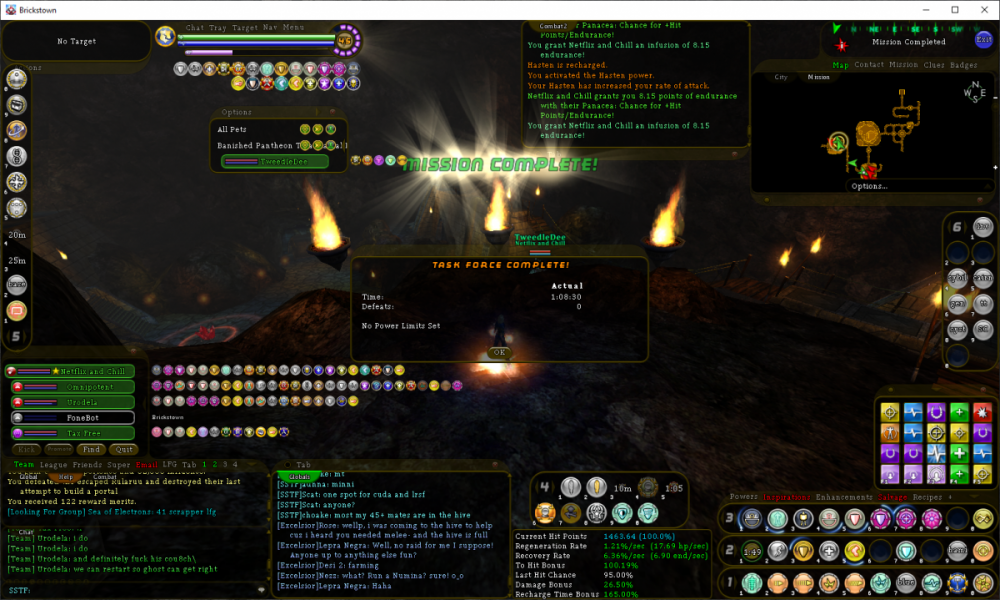Switch to the Clues tab

click(x=934, y=65)
